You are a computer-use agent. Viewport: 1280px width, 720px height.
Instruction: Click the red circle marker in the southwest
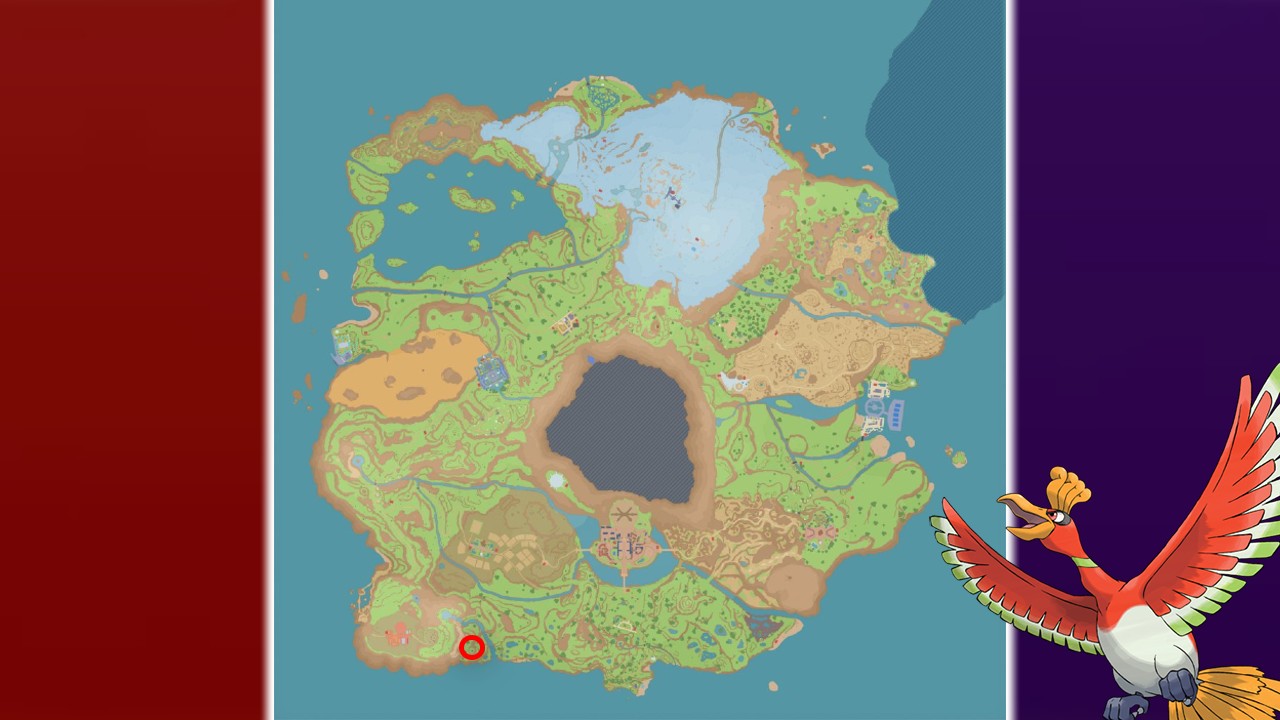[x=472, y=647]
